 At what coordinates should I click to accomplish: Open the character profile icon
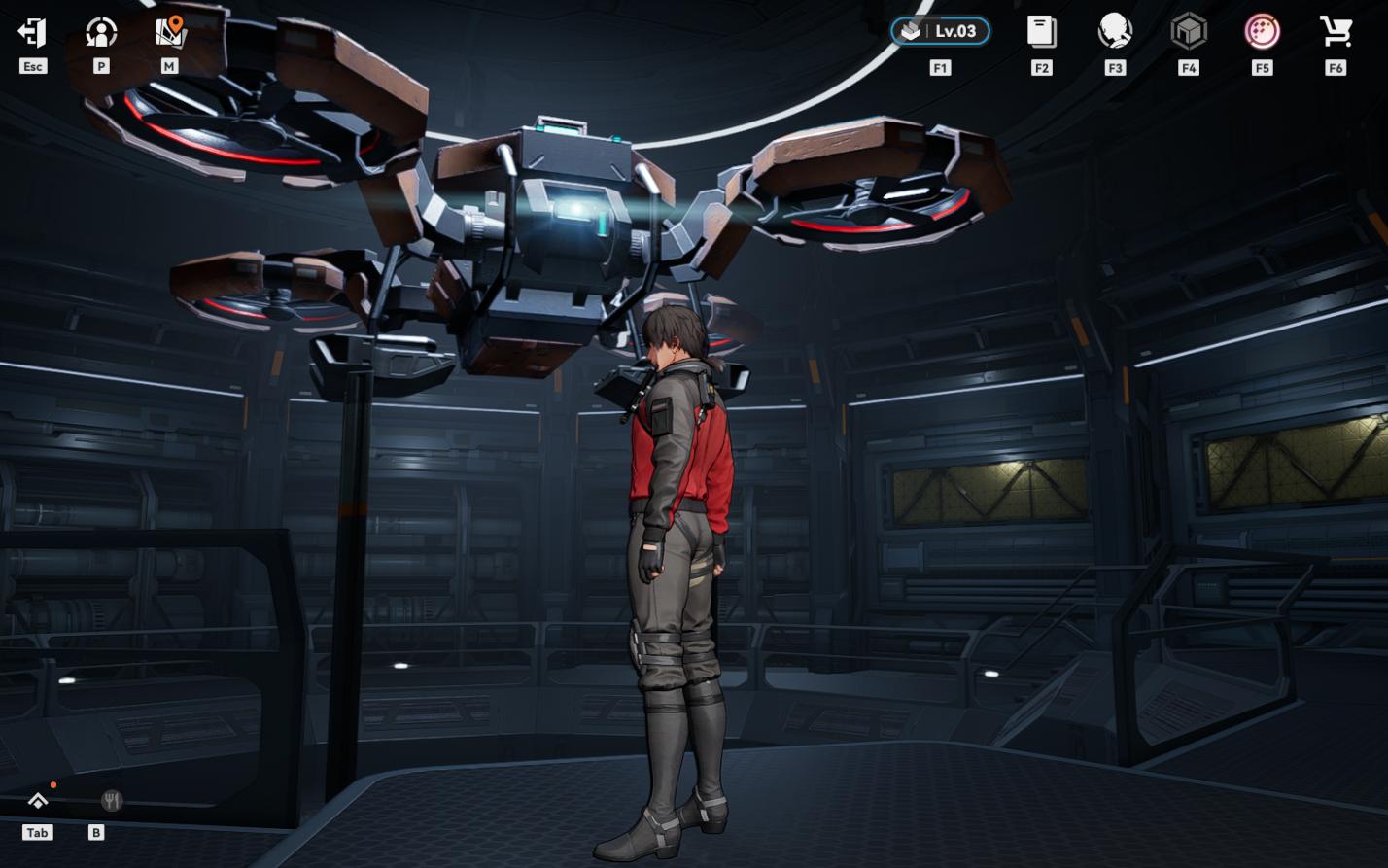[x=101, y=32]
